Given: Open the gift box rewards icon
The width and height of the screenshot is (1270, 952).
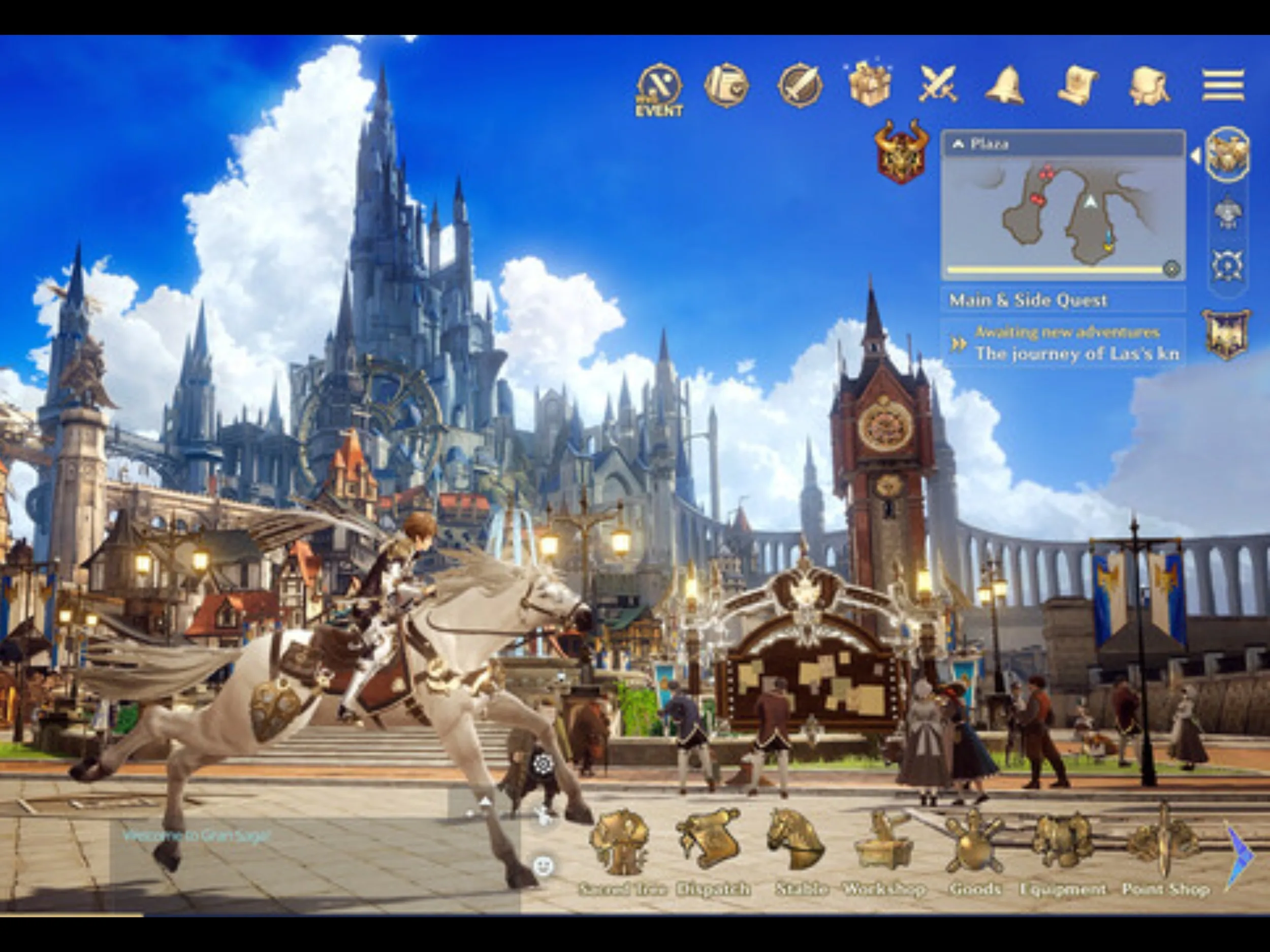Looking at the screenshot, I should (868, 84).
